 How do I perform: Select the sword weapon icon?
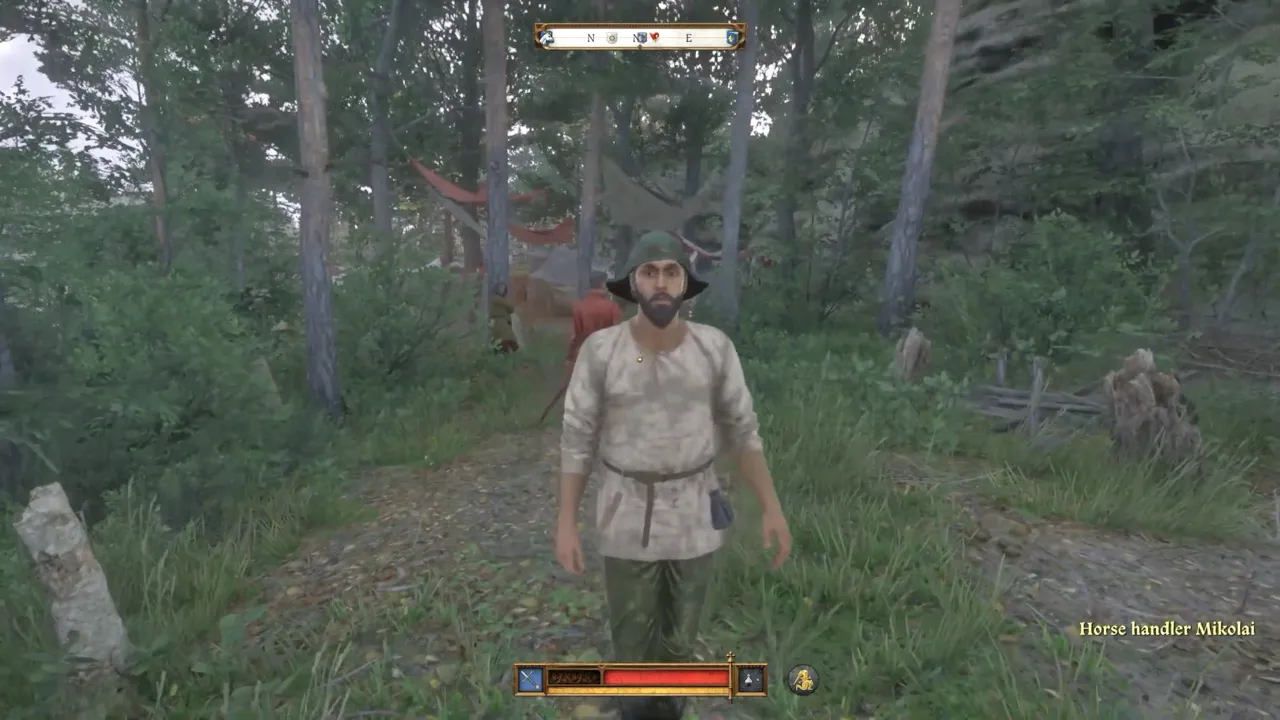530,679
